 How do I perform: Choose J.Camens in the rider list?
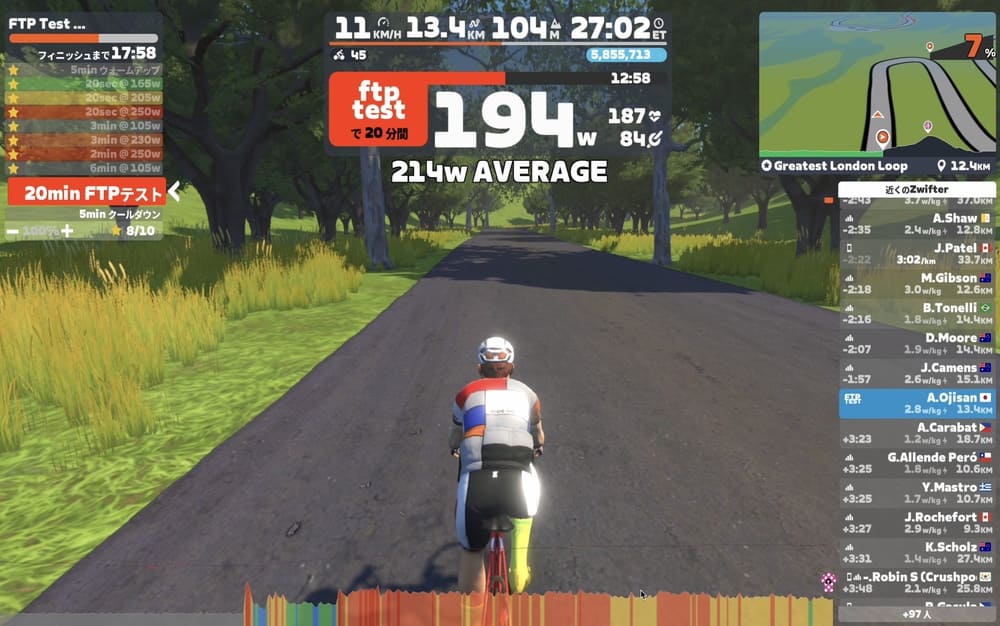(916, 373)
